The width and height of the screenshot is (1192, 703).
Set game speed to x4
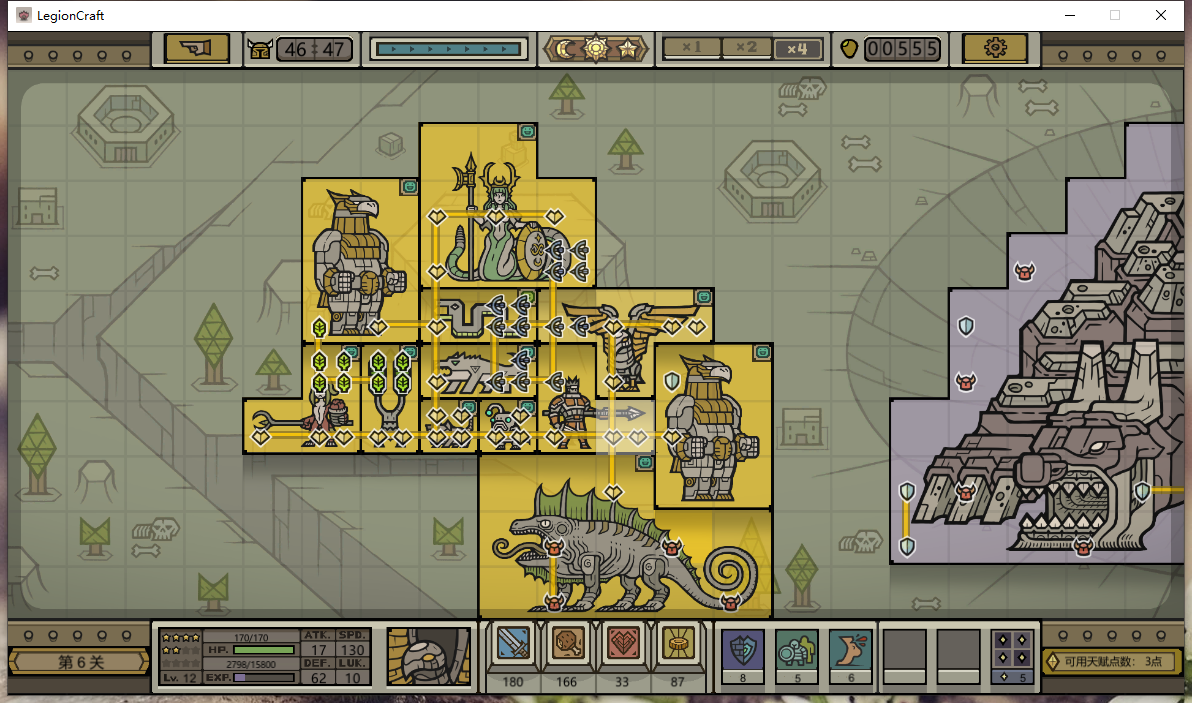pyautogui.click(x=798, y=48)
